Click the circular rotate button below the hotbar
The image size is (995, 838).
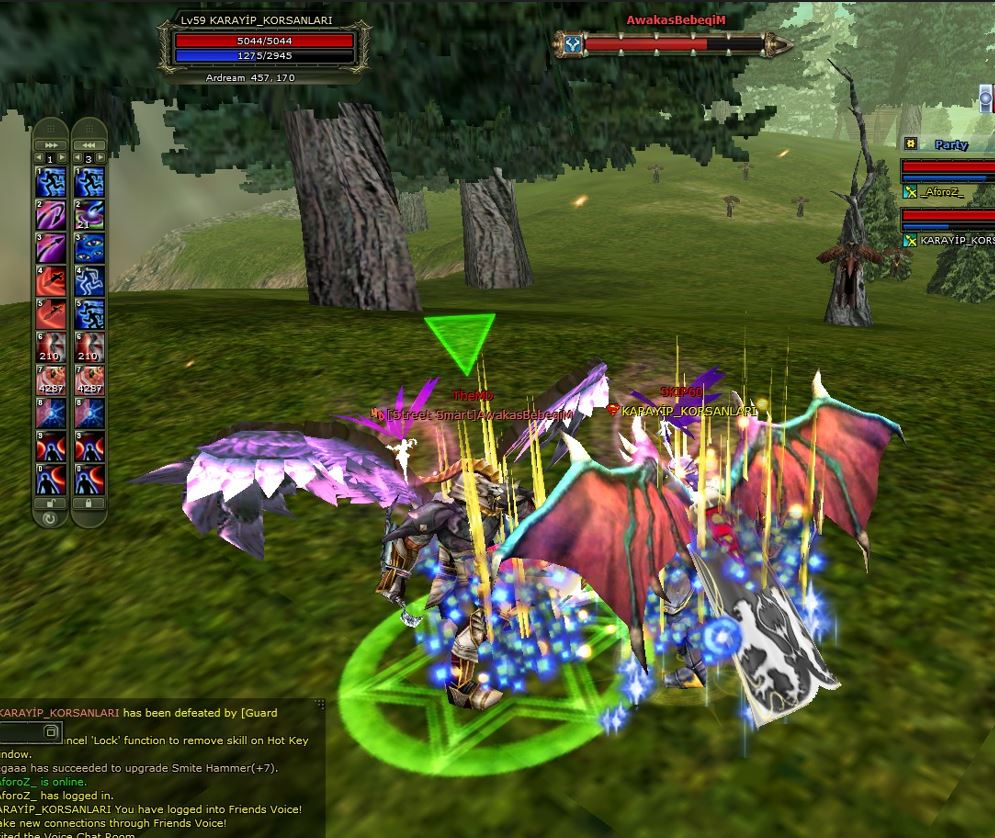(x=50, y=518)
